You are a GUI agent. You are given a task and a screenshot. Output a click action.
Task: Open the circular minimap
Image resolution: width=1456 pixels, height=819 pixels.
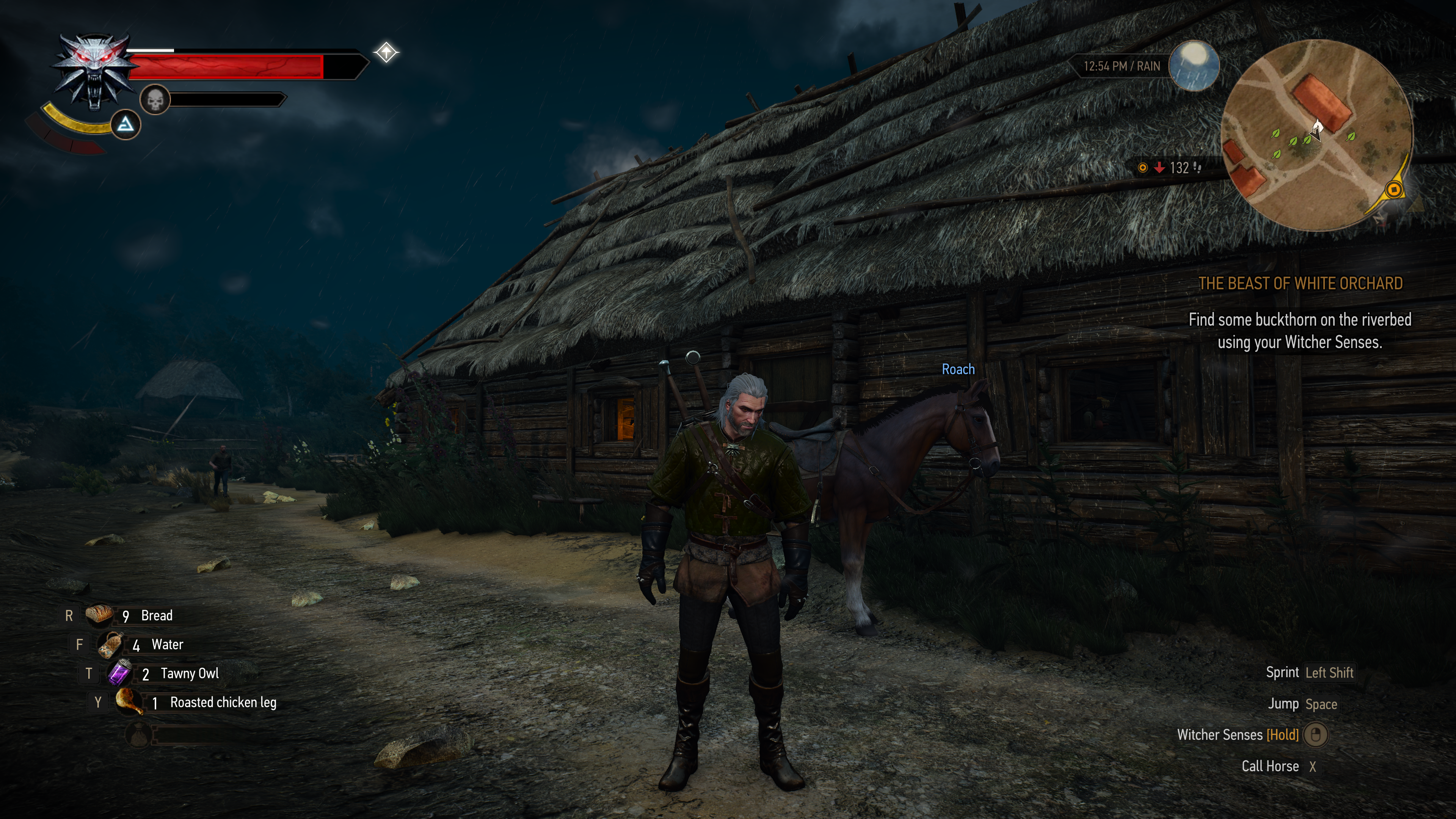[1316, 136]
